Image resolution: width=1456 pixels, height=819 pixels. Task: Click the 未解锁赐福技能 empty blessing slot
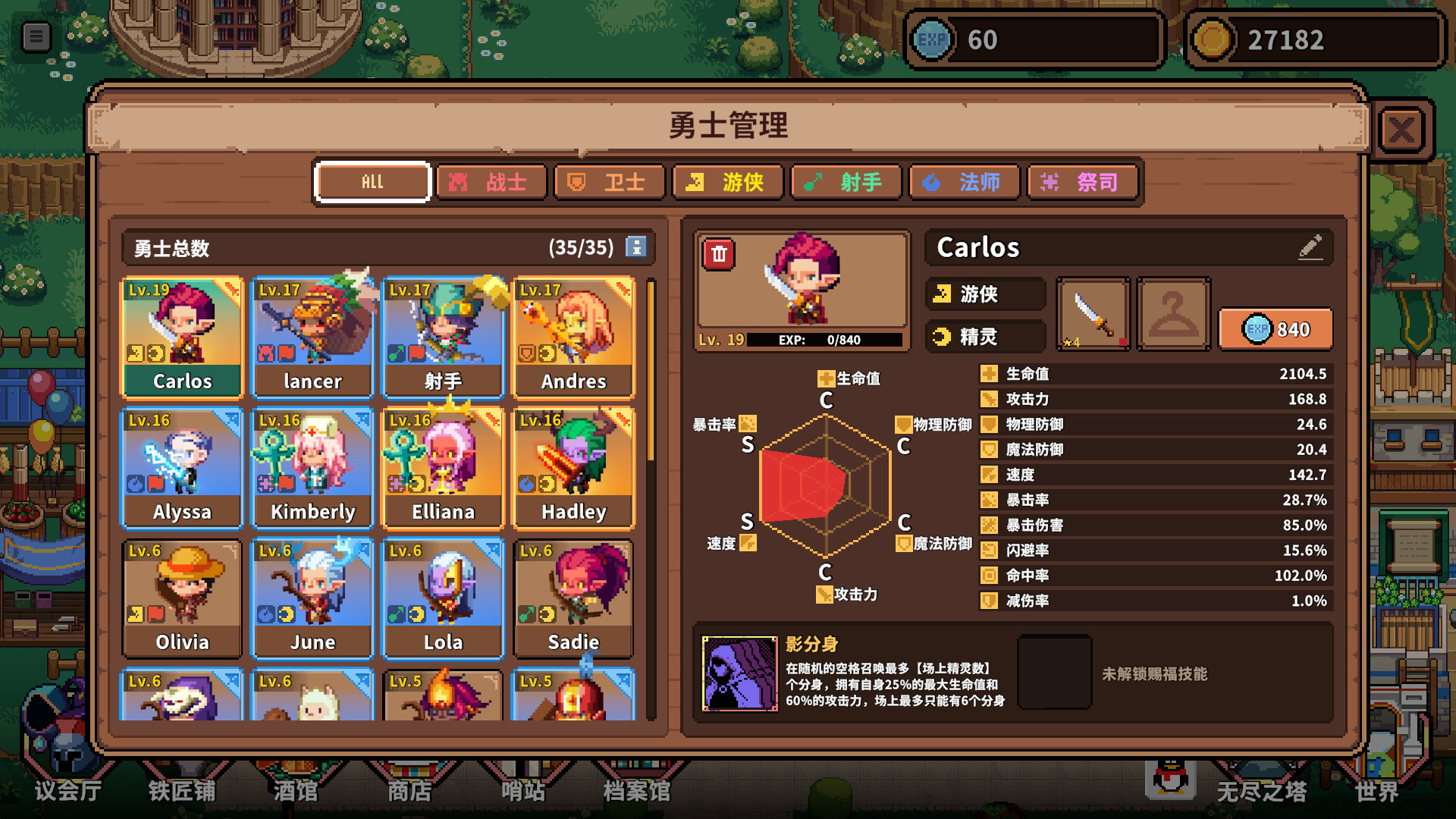click(1054, 673)
